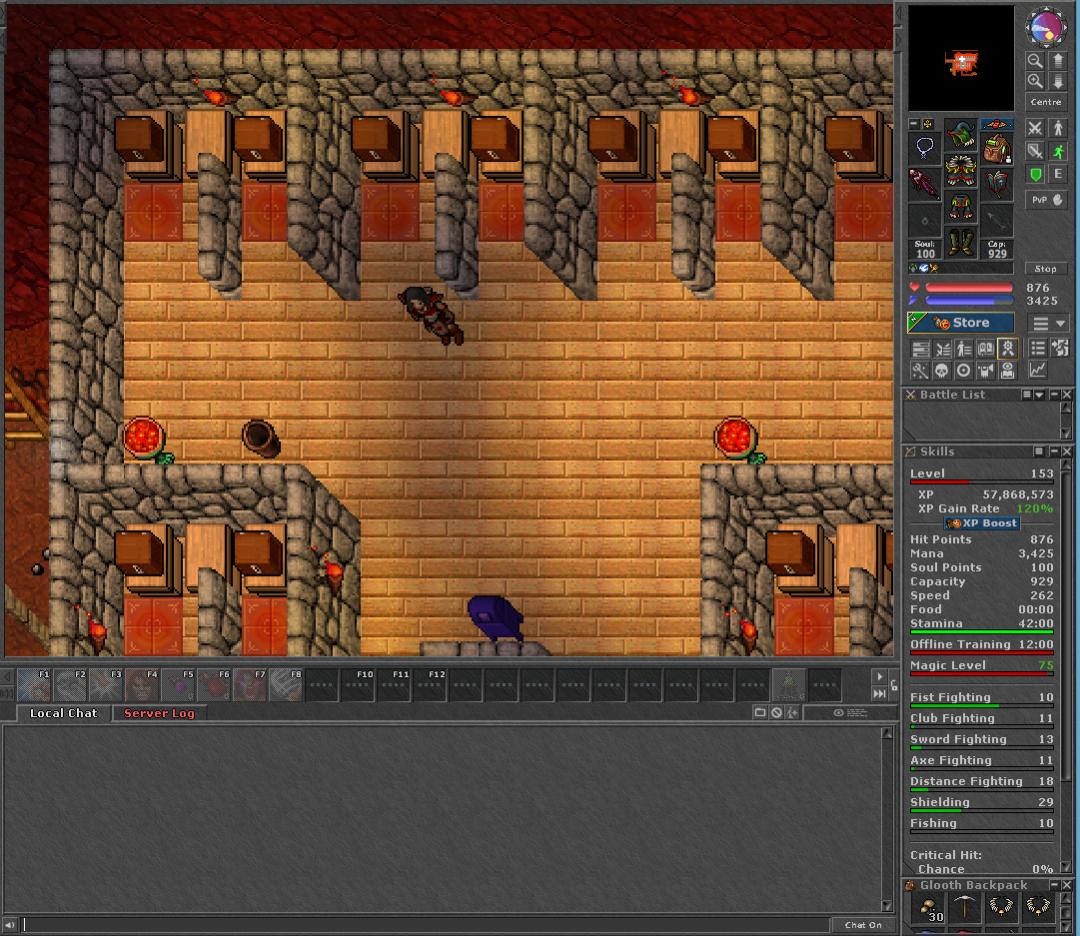The image size is (1080, 936).
Task: Open the Store
Action: pyautogui.click(x=960, y=323)
